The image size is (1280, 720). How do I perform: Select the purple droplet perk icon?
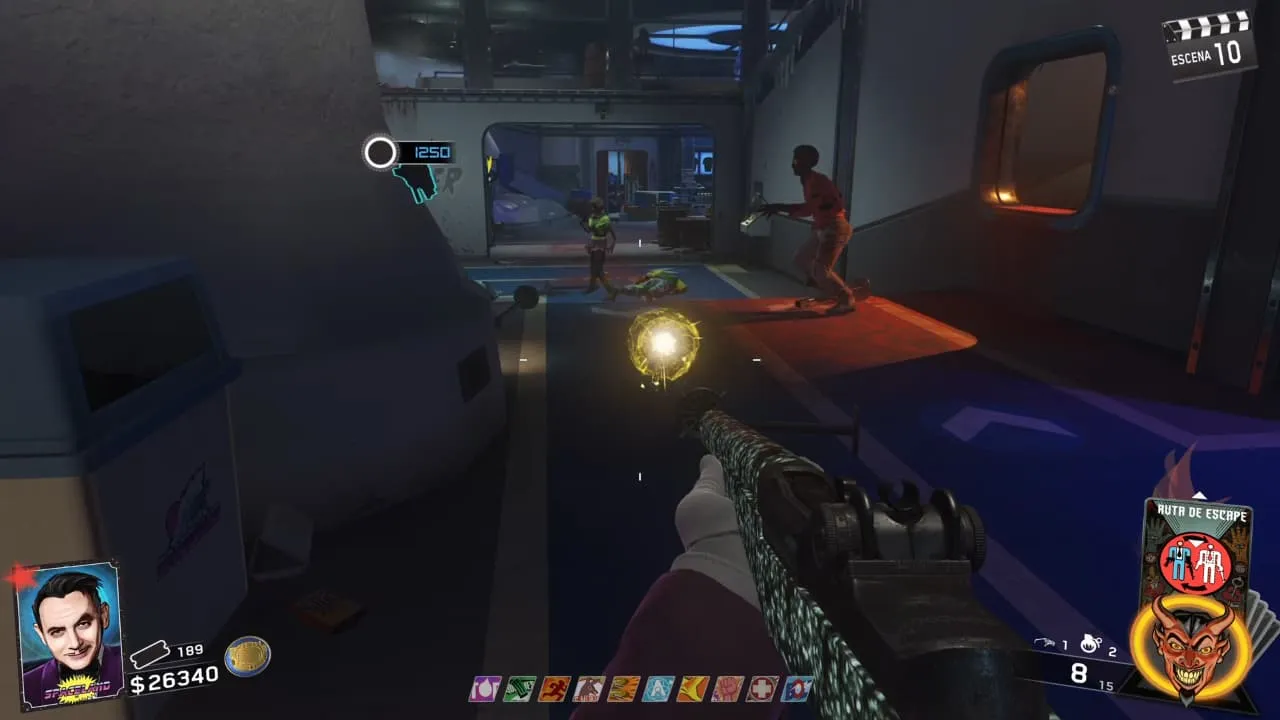click(485, 688)
